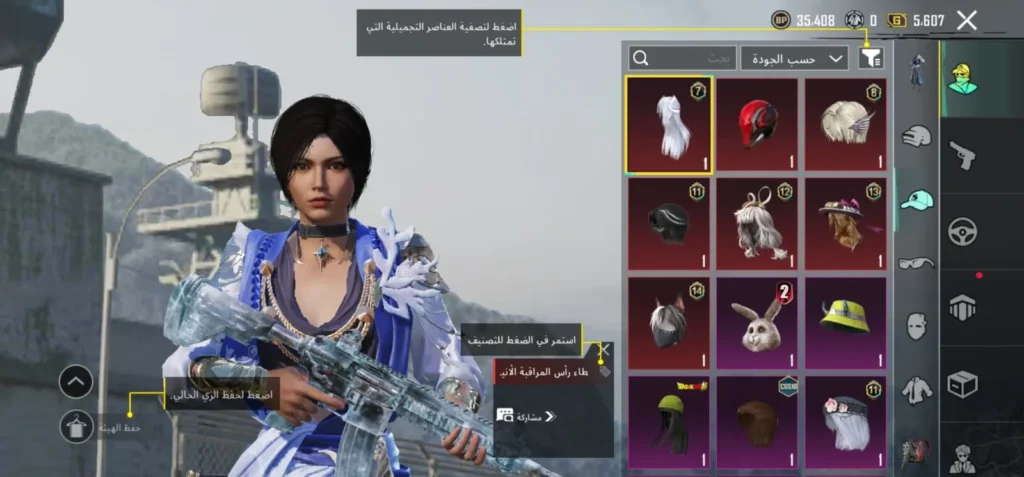Click the item search field

tap(682, 58)
